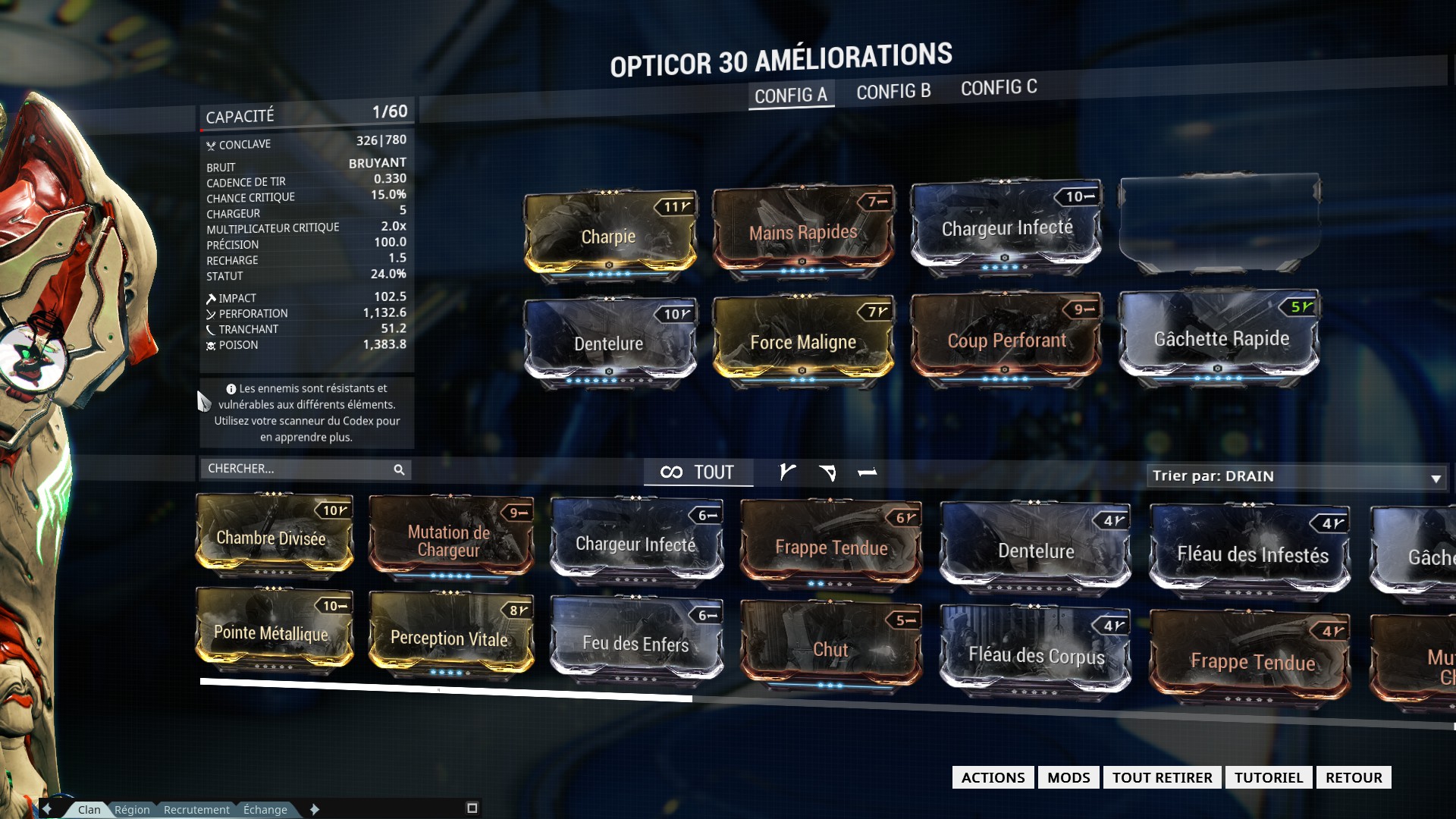Open the ACTIONS menu
This screenshot has width=1456, height=819.
click(993, 777)
